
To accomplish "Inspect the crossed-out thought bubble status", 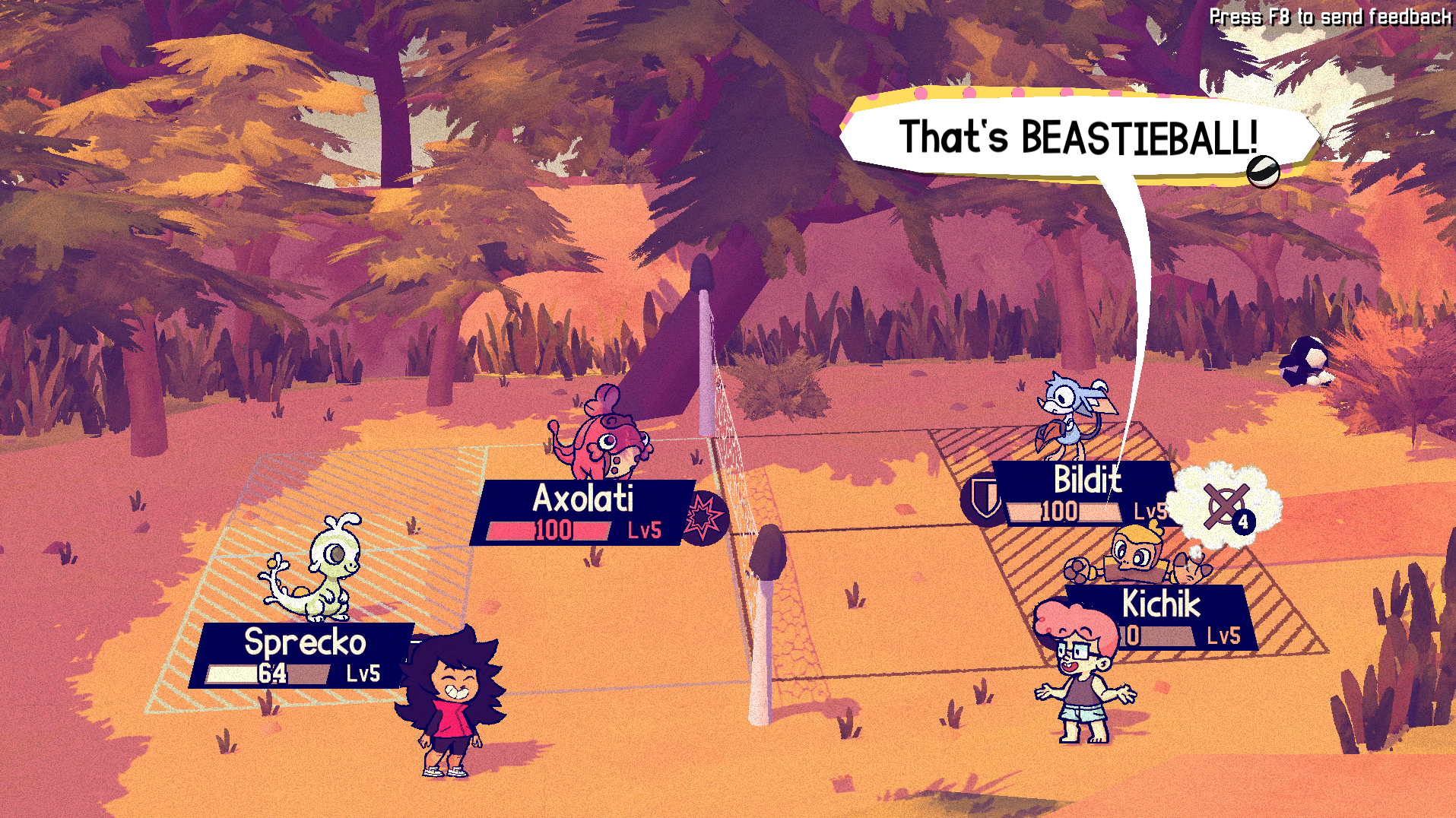I will (x=1224, y=505).
